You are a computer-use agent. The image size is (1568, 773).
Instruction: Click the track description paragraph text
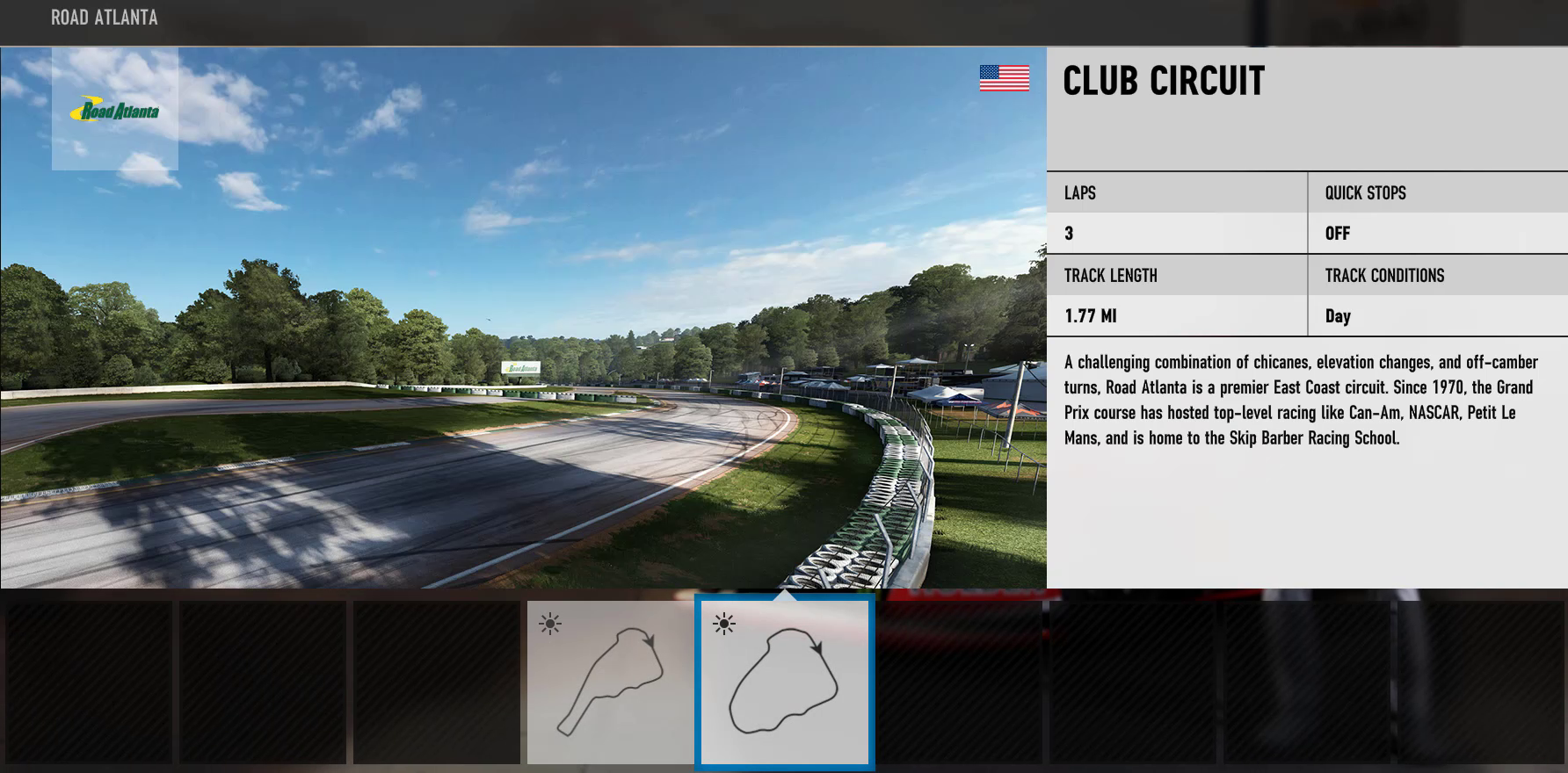click(x=1301, y=399)
